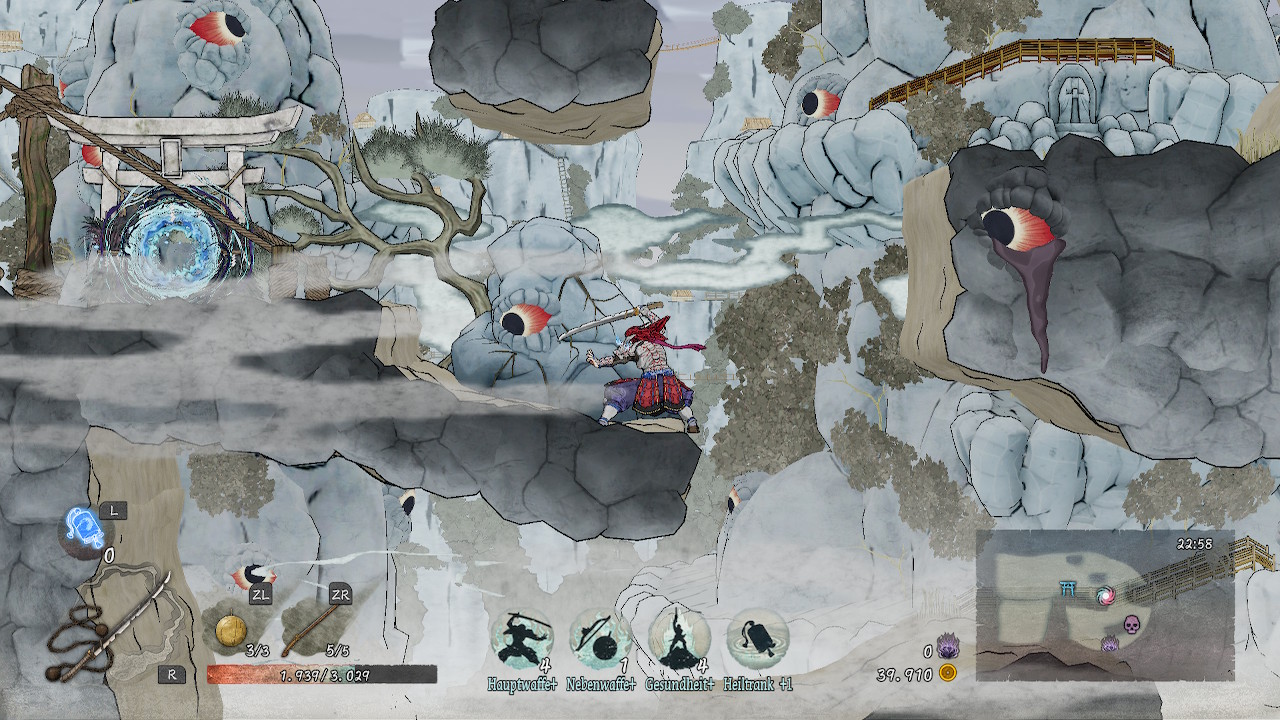Click the gold coin currency icon
1280x720 pixels.
click(x=948, y=674)
